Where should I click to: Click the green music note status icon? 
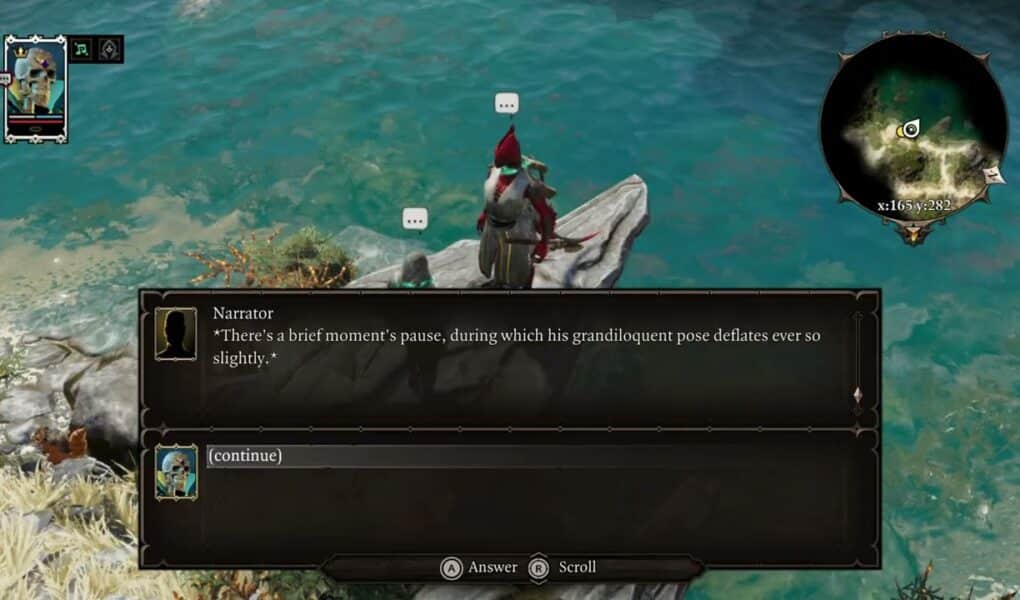pos(81,48)
